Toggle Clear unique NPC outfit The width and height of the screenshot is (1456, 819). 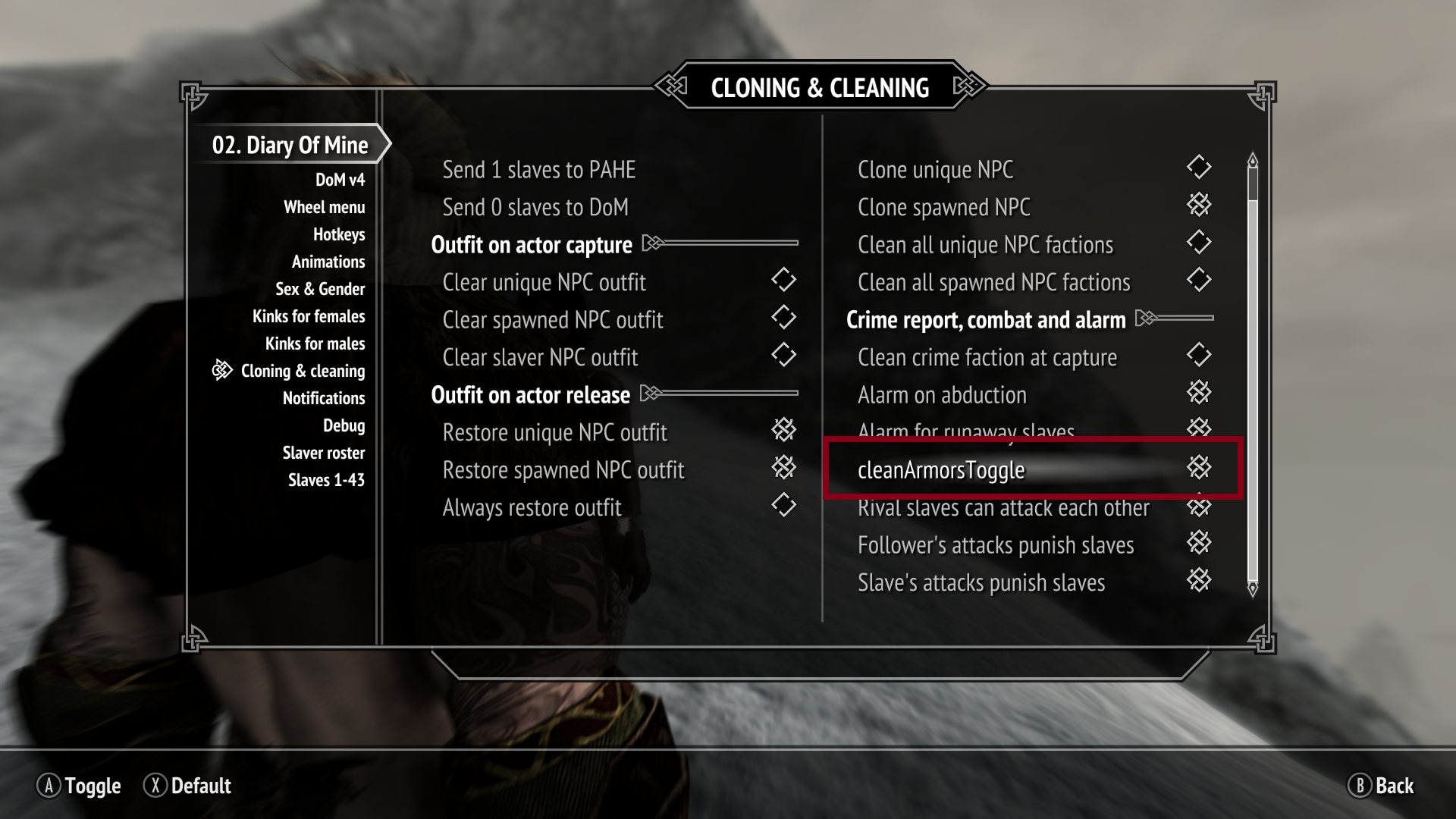[x=785, y=280]
